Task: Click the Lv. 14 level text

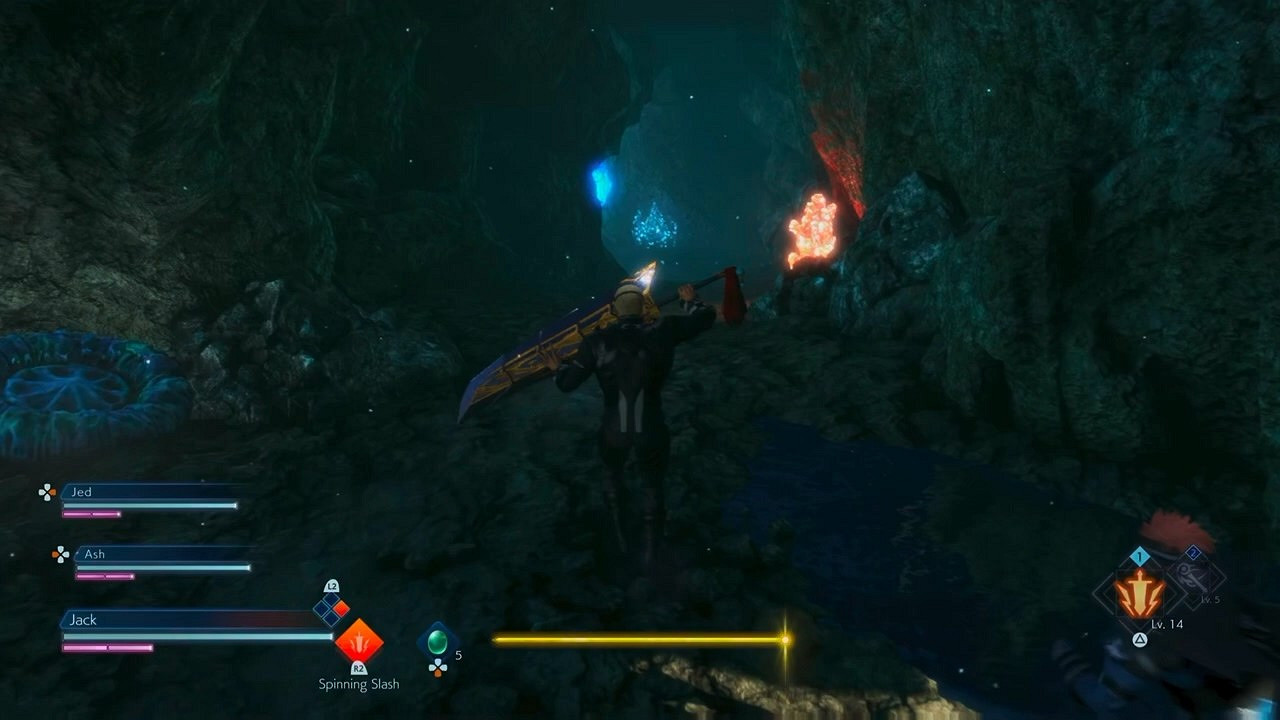Action: (x=1168, y=624)
